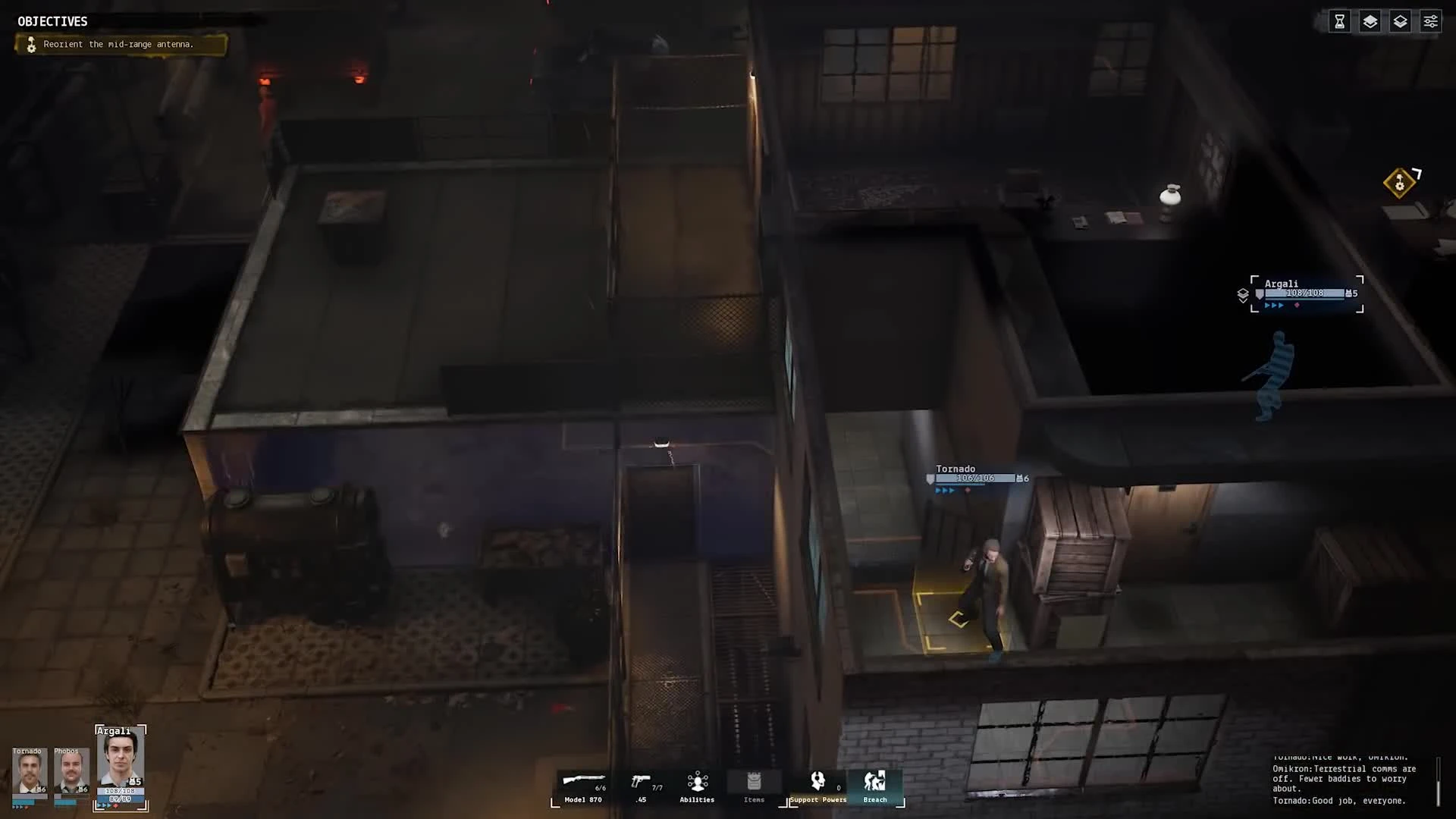
Task: Click the hourglass end-turn icon
Action: pos(1338,21)
